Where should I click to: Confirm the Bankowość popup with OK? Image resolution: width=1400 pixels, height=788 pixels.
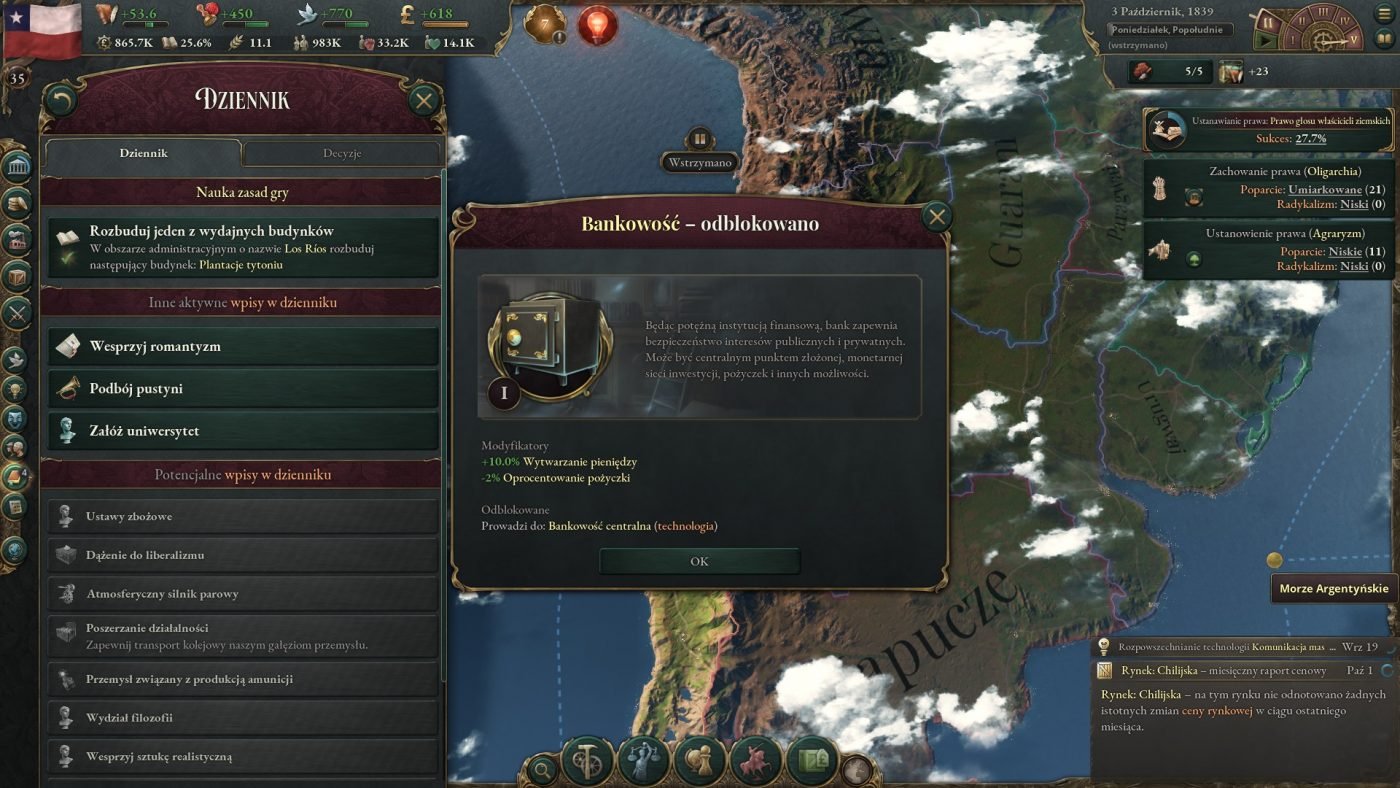pyautogui.click(x=699, y=561)
